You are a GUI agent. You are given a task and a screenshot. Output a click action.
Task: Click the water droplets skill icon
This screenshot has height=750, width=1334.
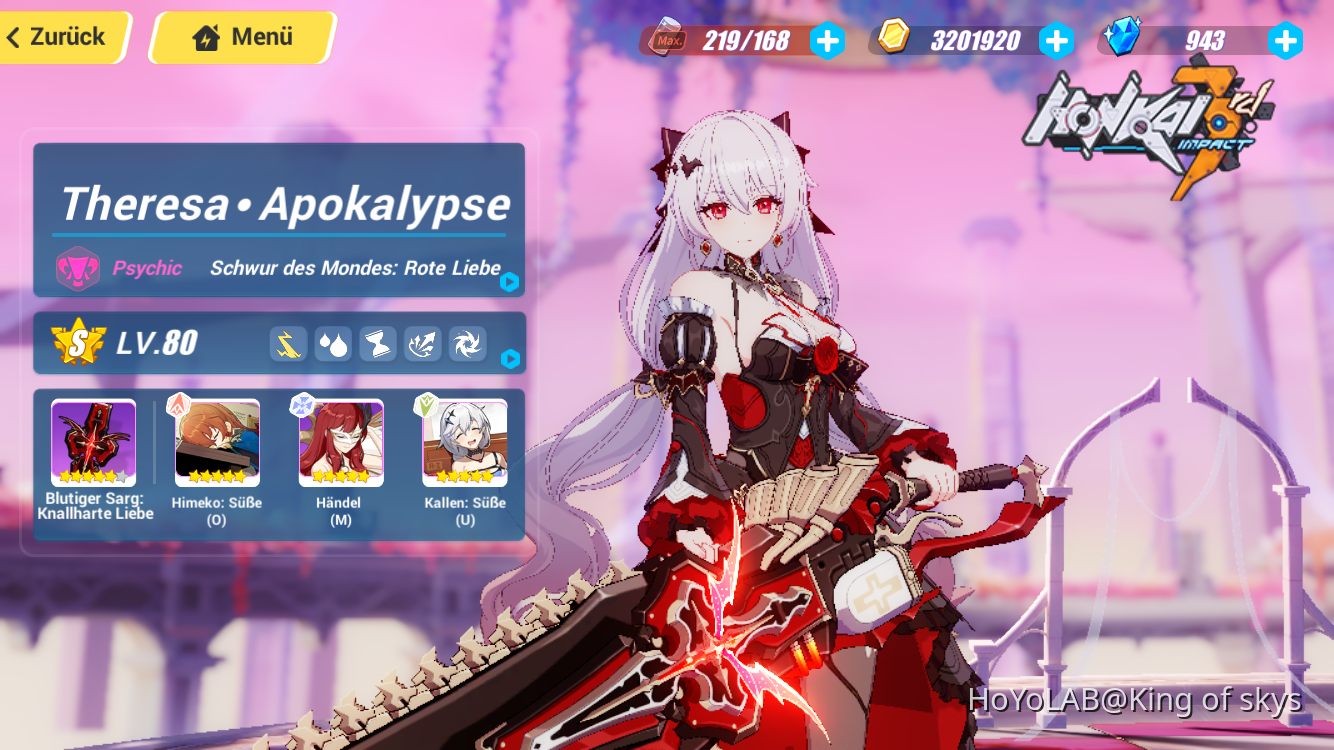(x=333, y=343)
